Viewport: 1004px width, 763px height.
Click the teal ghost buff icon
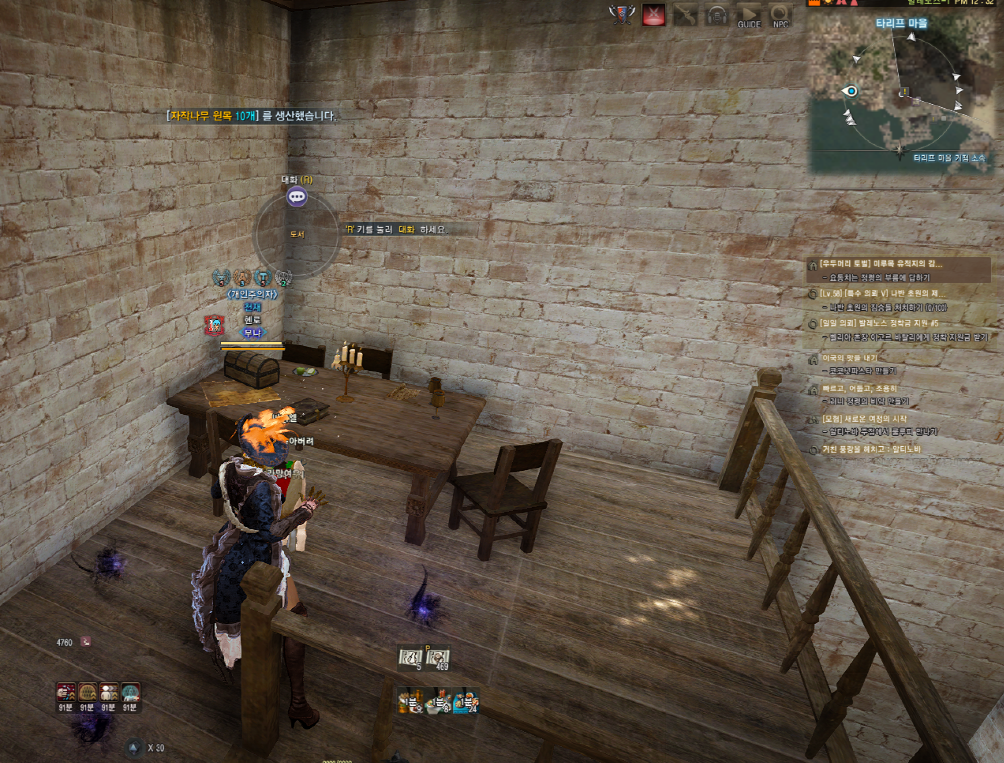tap(131, 691)
